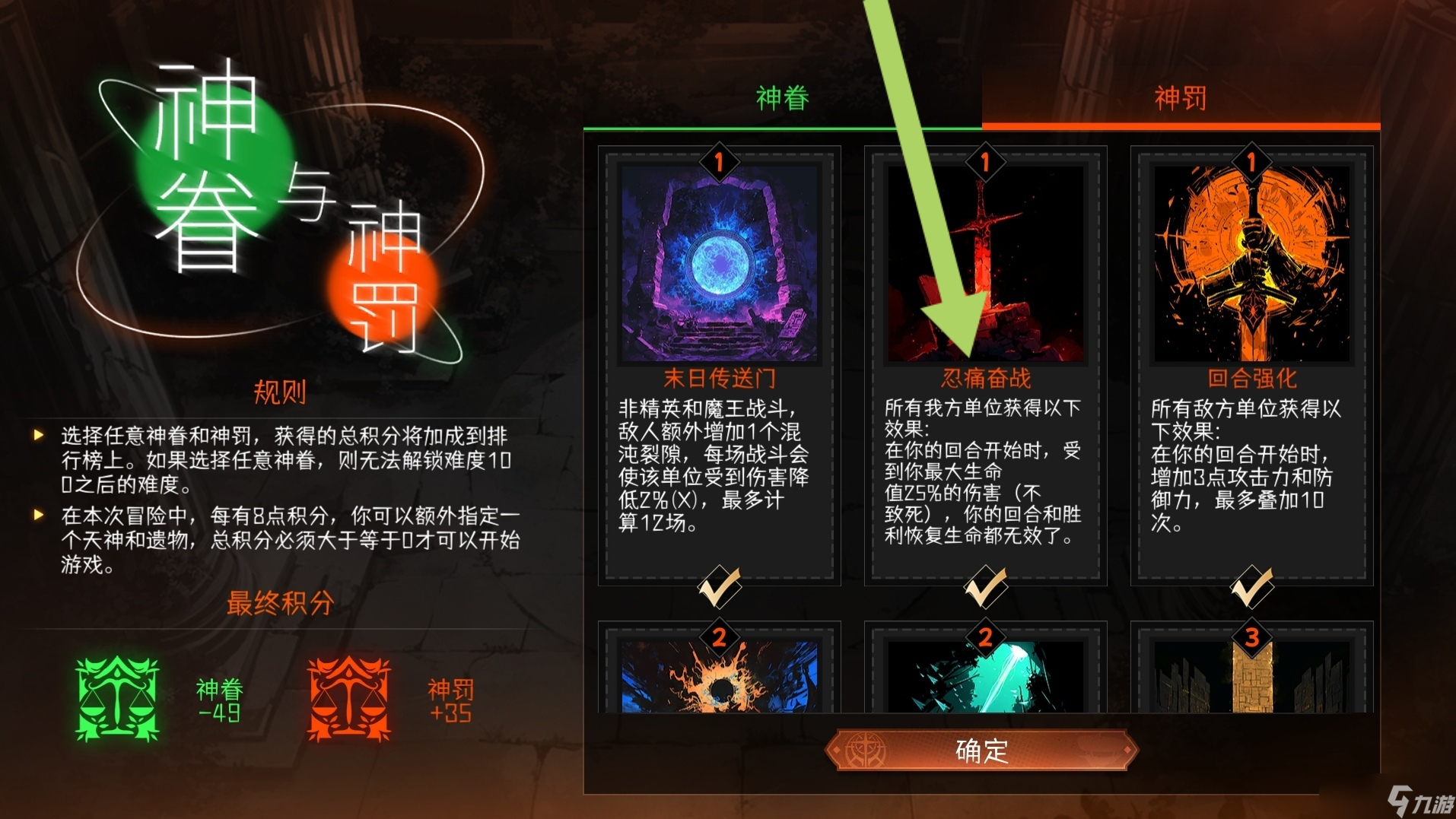
Task: Click the 规则 rules heading
Action: point(280,394)
